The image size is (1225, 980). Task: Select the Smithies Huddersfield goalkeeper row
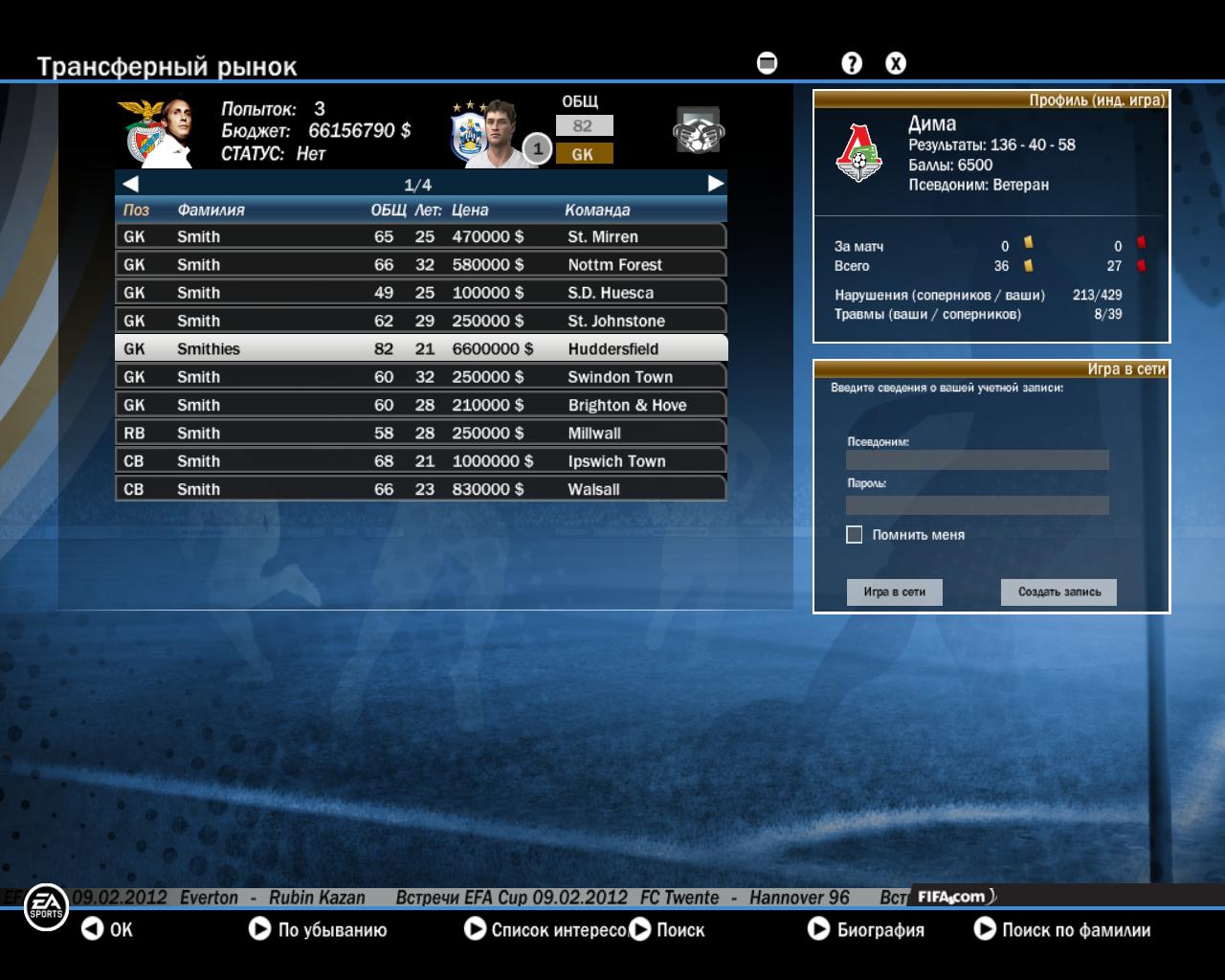(x=420, y=348)
